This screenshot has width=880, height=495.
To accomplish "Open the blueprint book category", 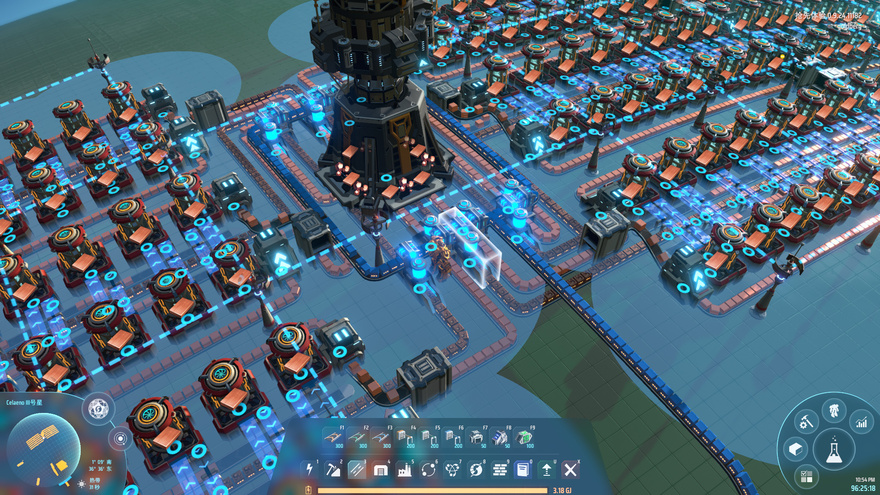I will pos(523,469).
